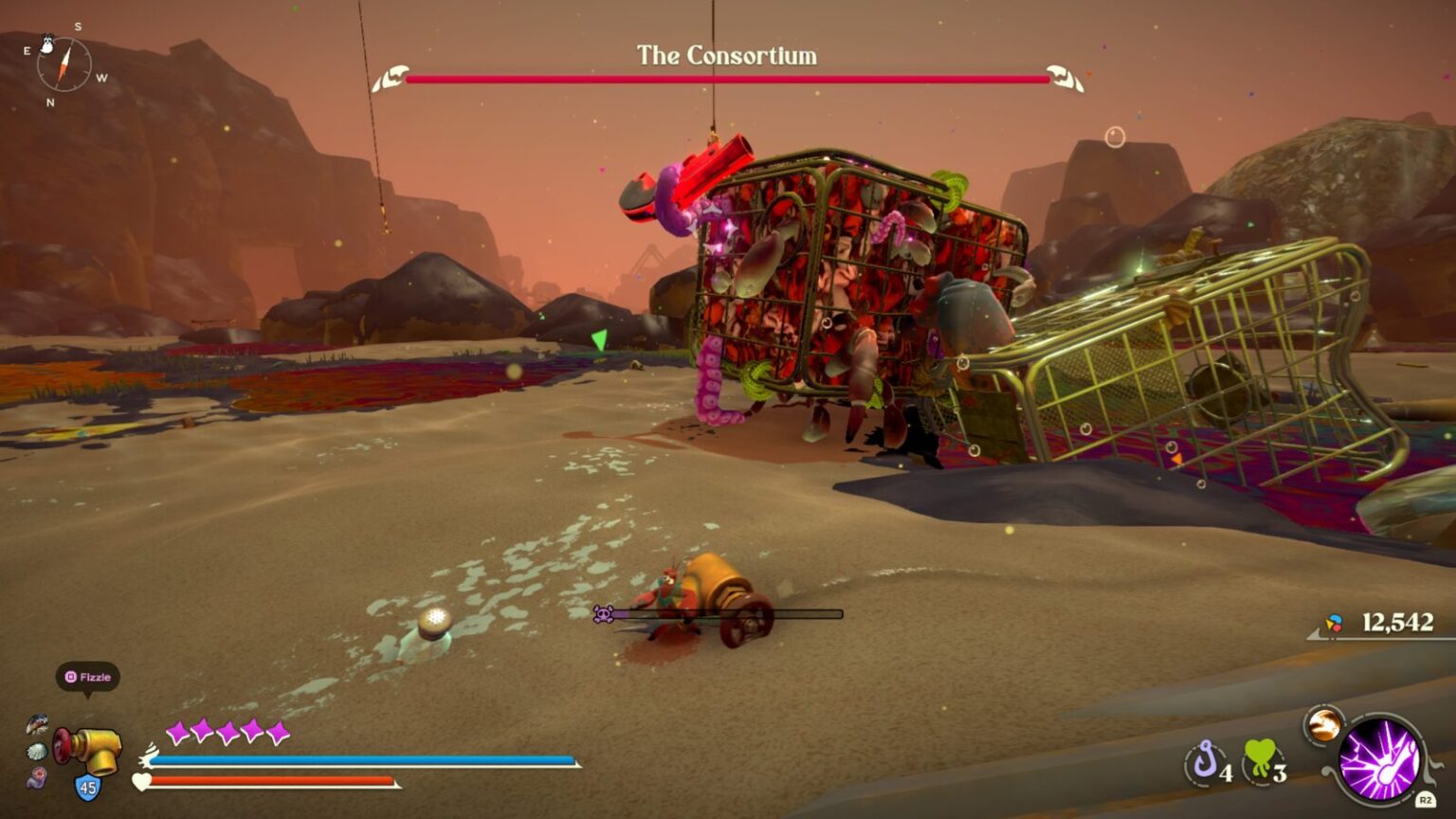Click the left claw ornament of the boss bar
The height and width of the screenshot is (819, 1456).
pos(392,75)
